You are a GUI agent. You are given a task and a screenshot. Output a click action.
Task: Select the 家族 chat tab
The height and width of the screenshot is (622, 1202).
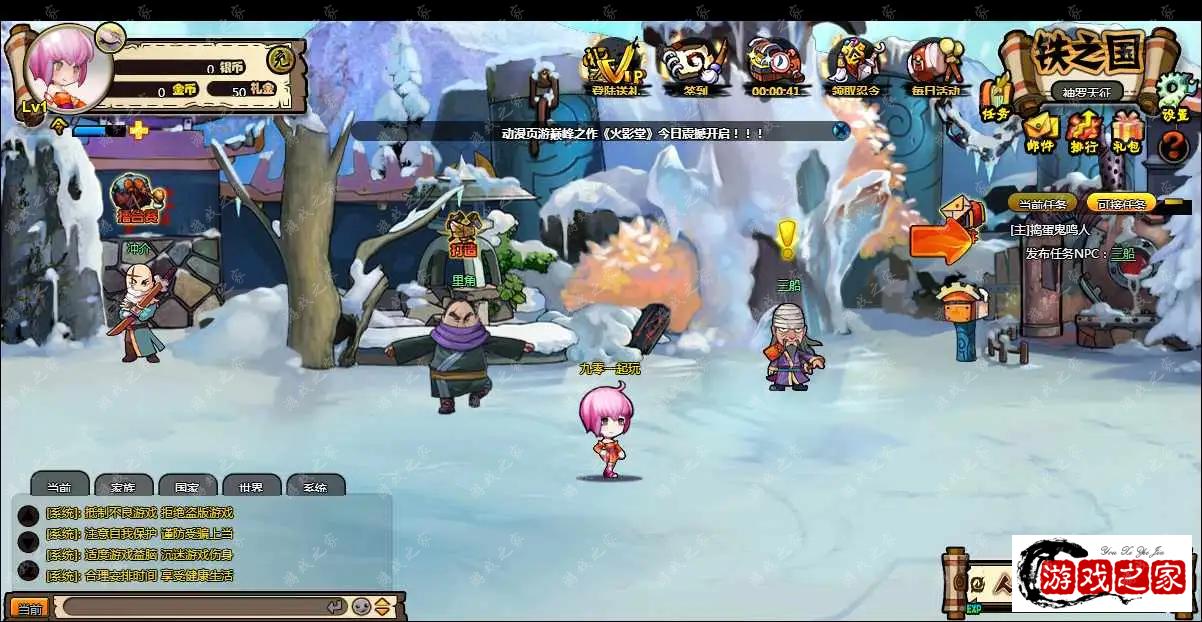coord(123,486)
